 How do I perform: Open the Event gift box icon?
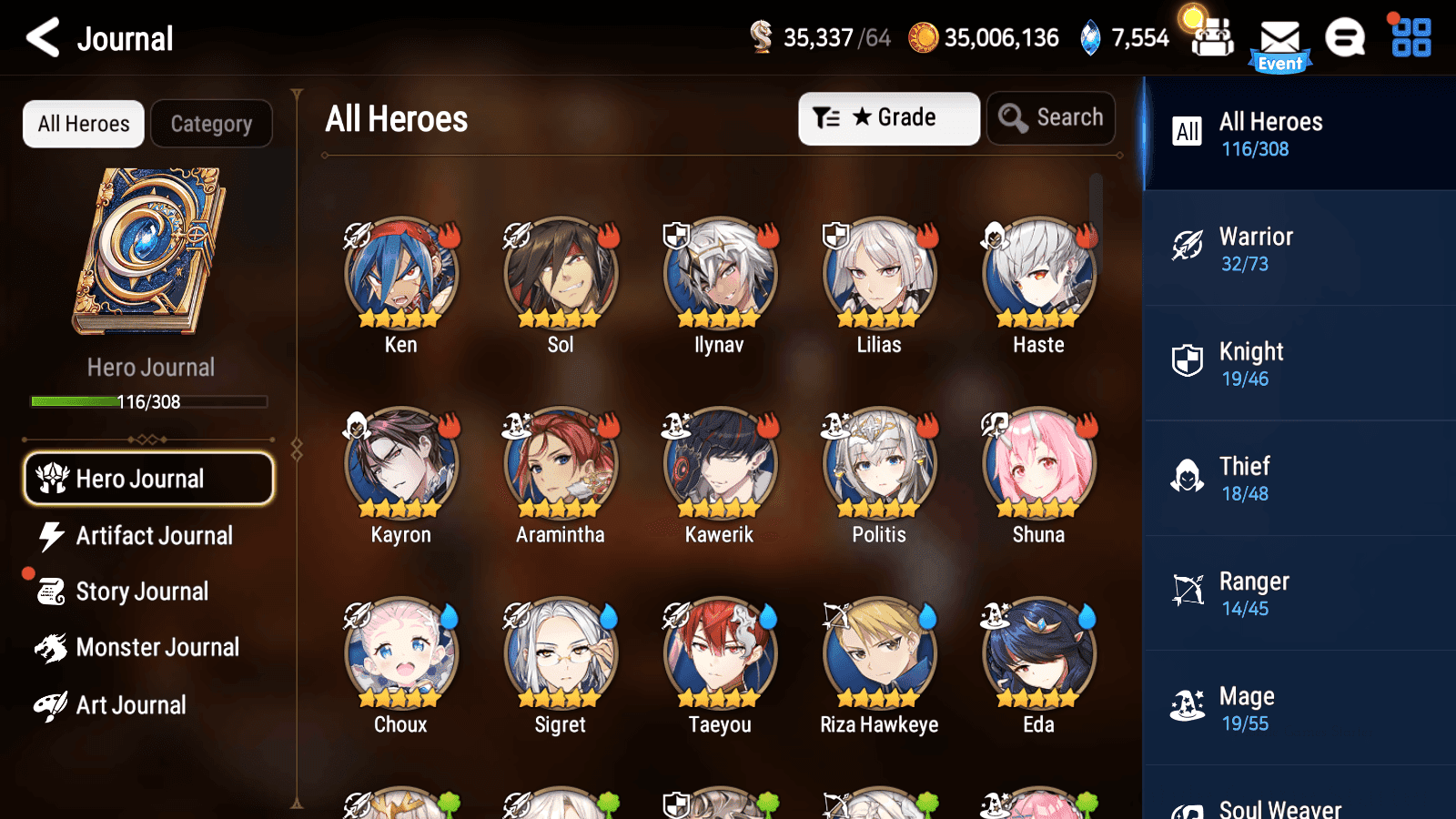point(1211,38)
